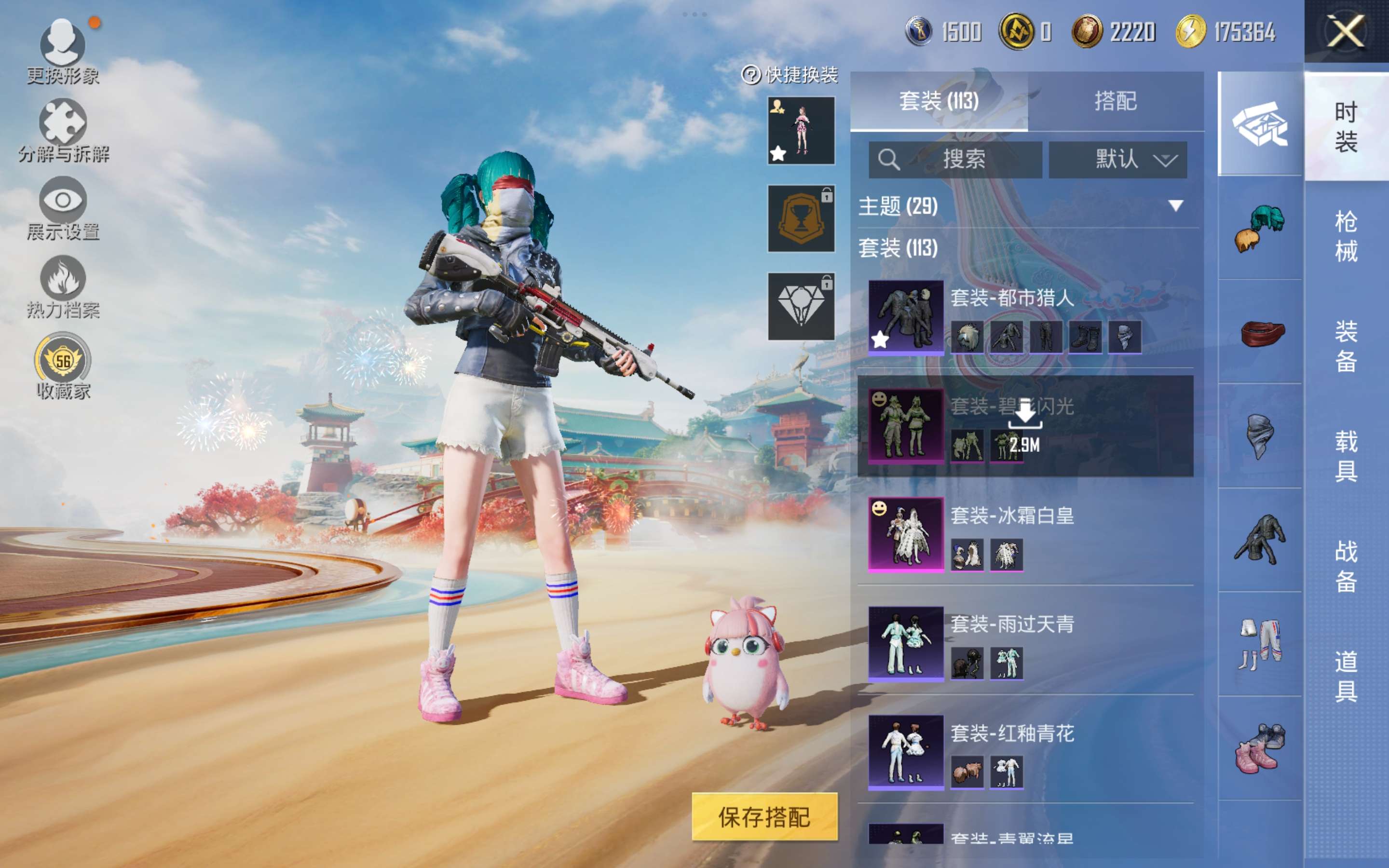Switch to the 搭配 tab

1115,102
